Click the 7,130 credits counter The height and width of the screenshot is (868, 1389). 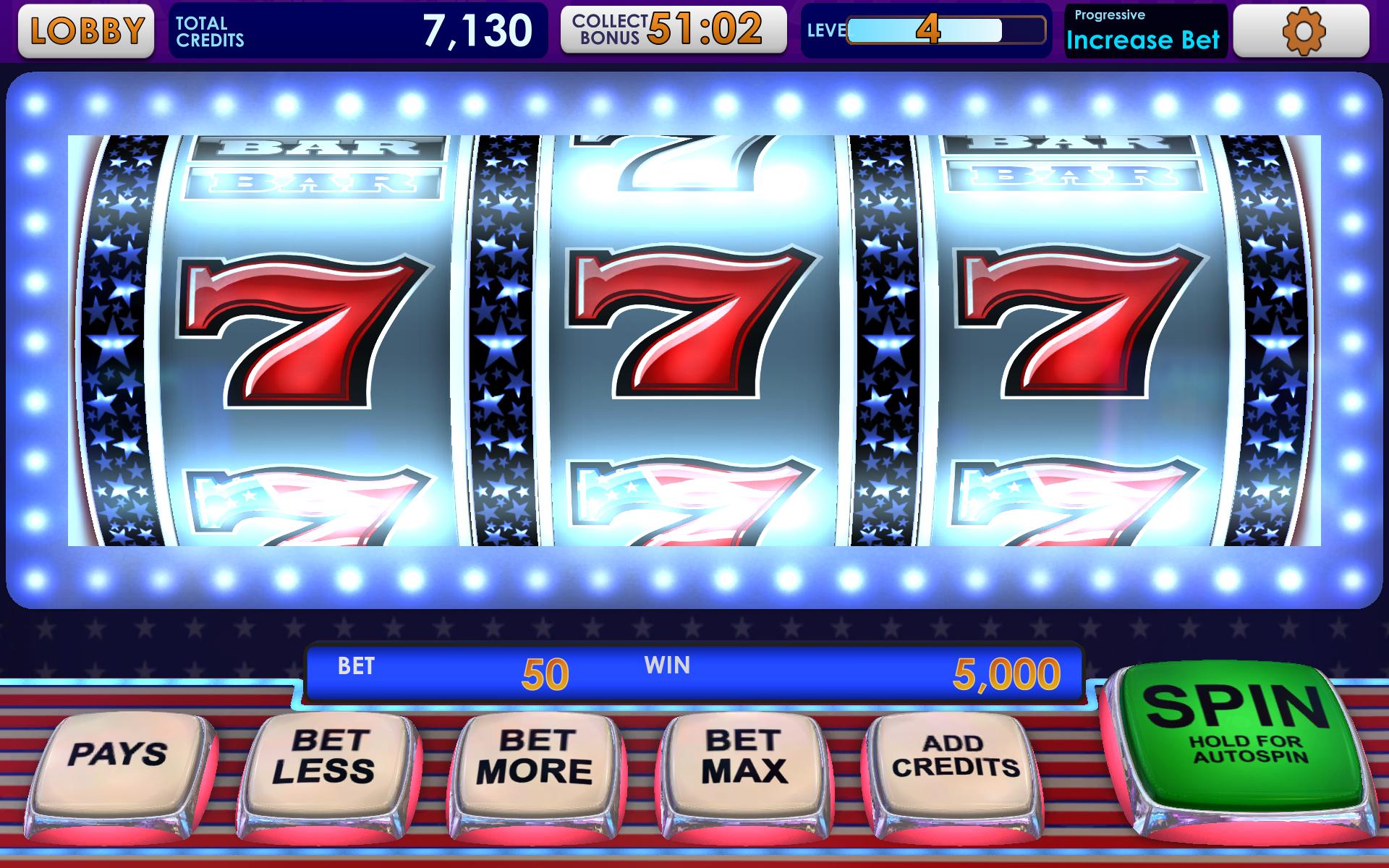coord(477,30)
